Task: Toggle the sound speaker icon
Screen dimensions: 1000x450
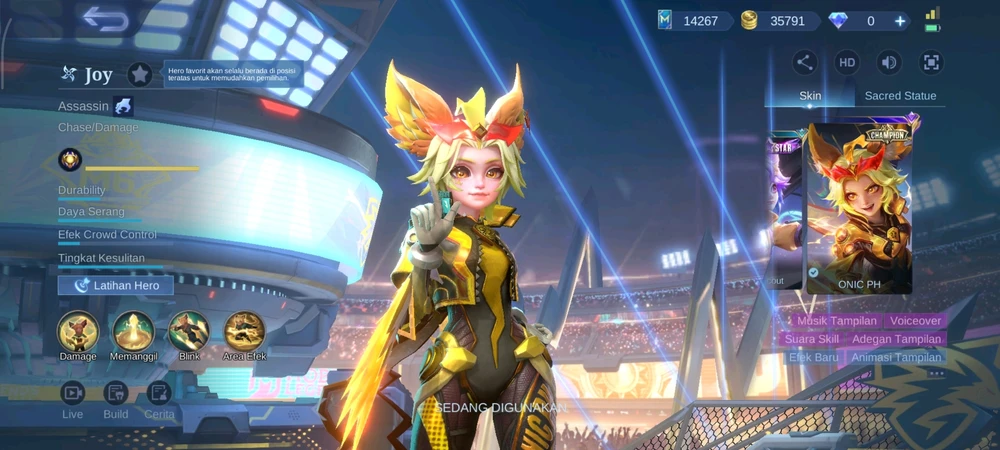Action: (x=889, y=62)
